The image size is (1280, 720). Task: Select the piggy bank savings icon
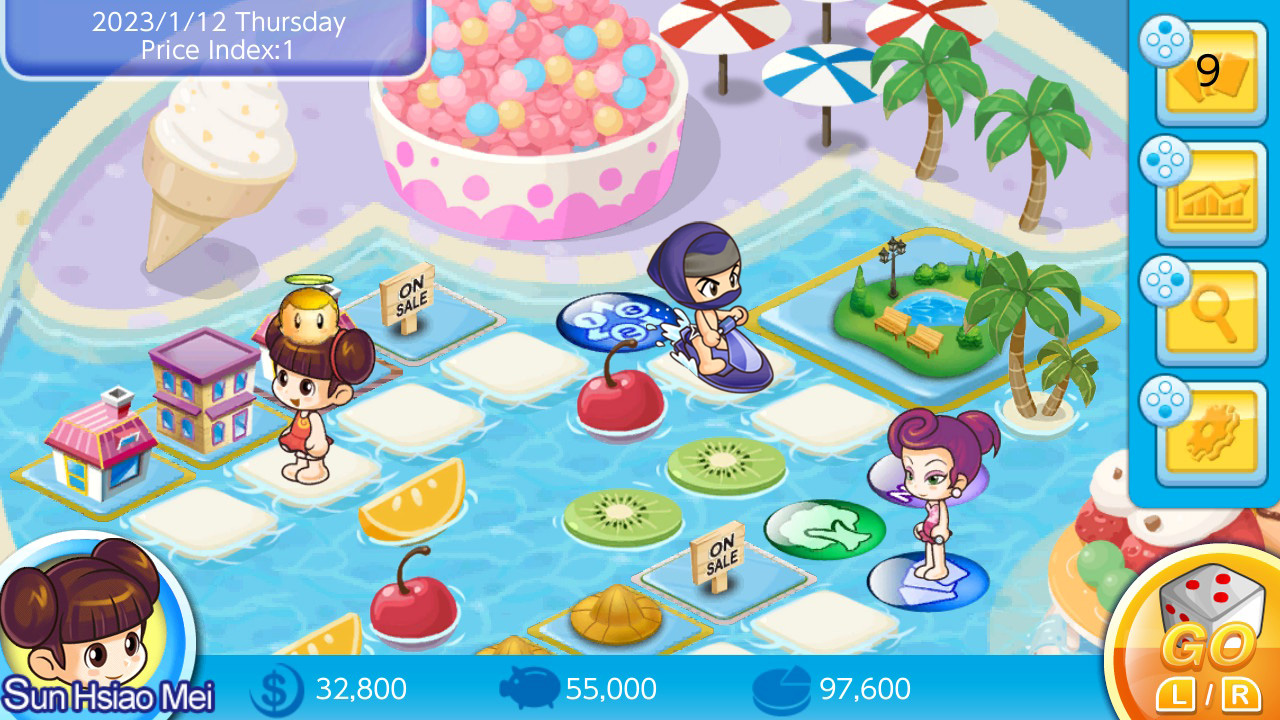(x=528, y=688)
